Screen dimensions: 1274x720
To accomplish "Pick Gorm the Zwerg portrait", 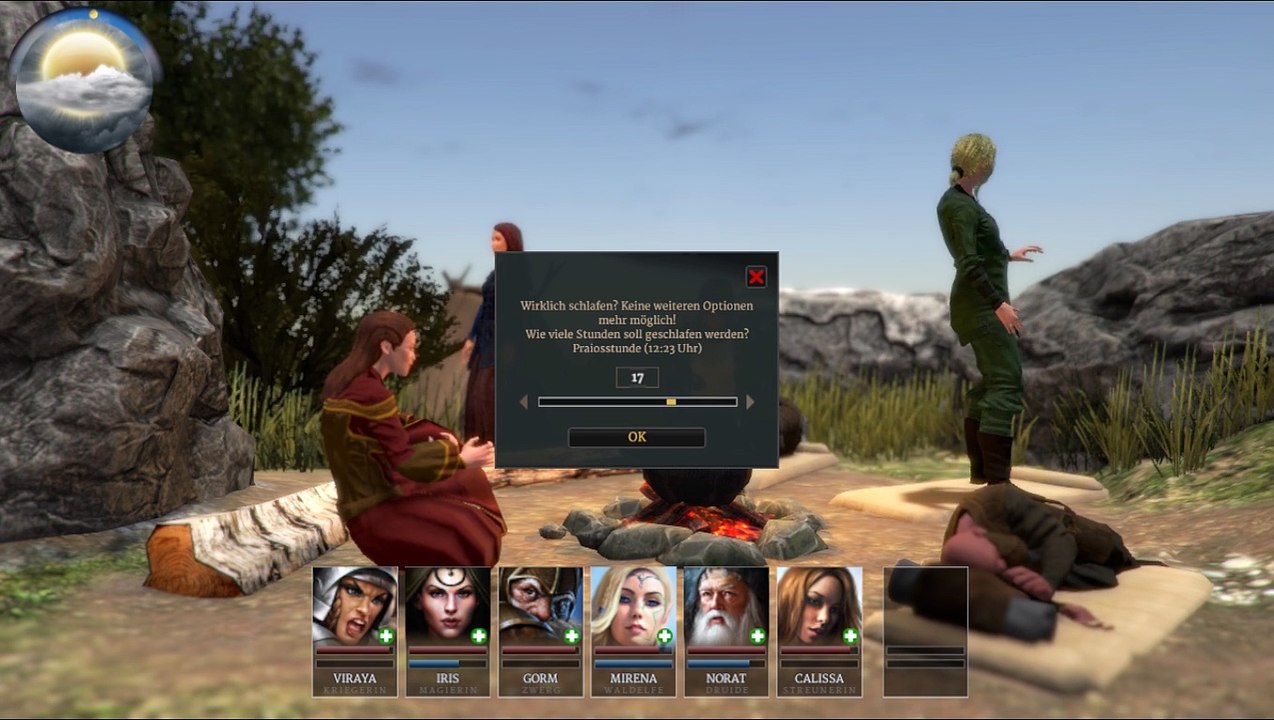I will click(x=540, y=607).
